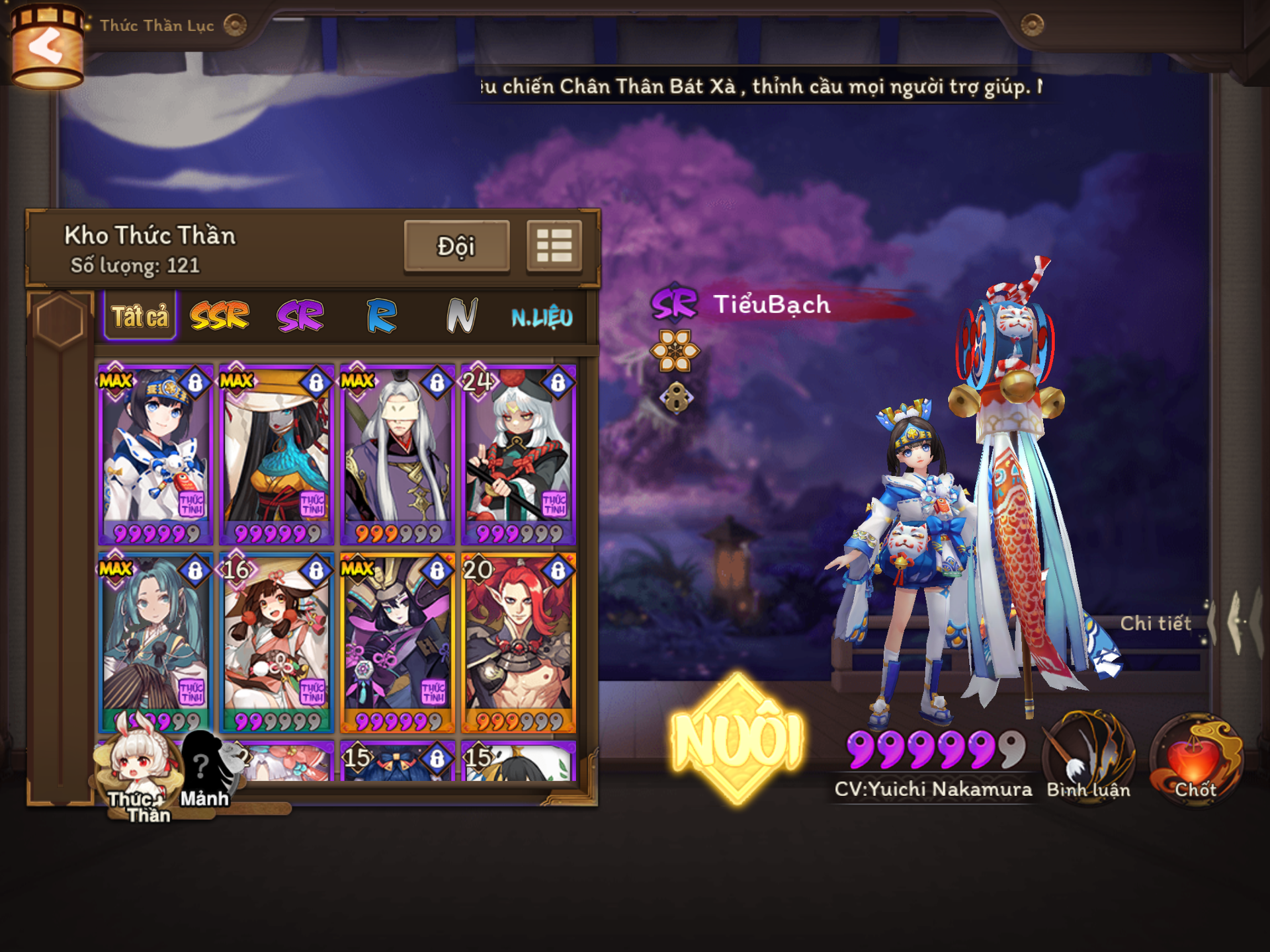The image size is (1270, 952).
Task: Switch to the Tất cả tab
Action: pos(140,317)
